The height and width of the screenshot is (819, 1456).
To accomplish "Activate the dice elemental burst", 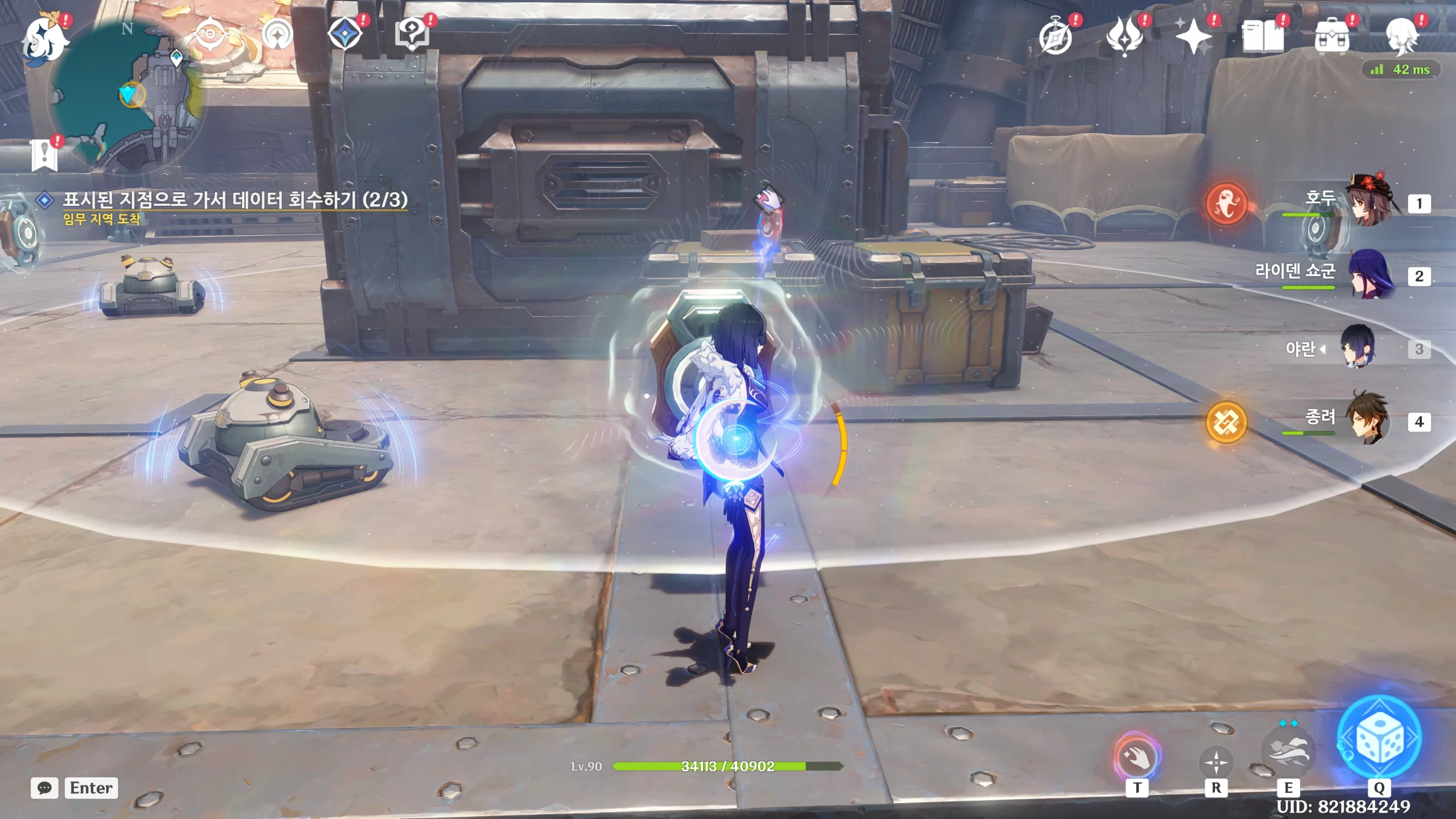I will coord(1379,738).
